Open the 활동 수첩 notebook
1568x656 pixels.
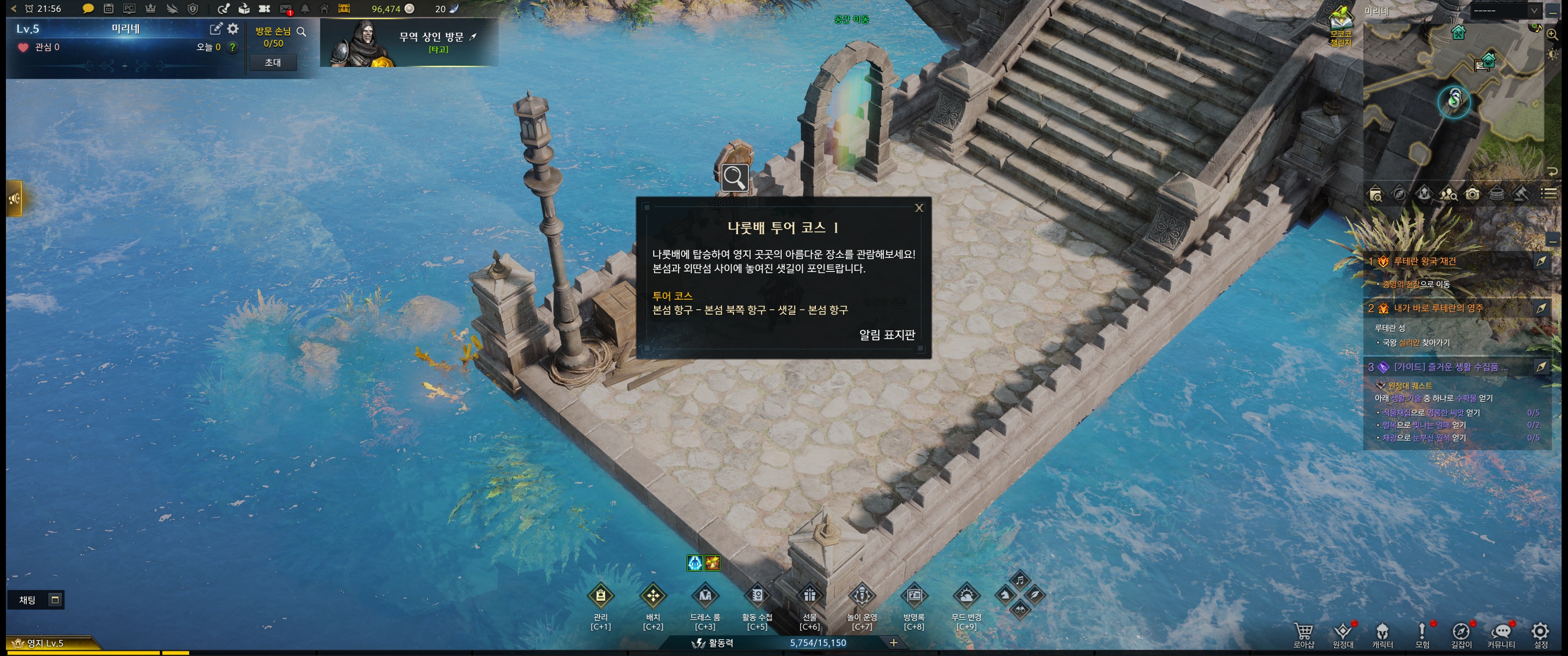tap(757, 596)
